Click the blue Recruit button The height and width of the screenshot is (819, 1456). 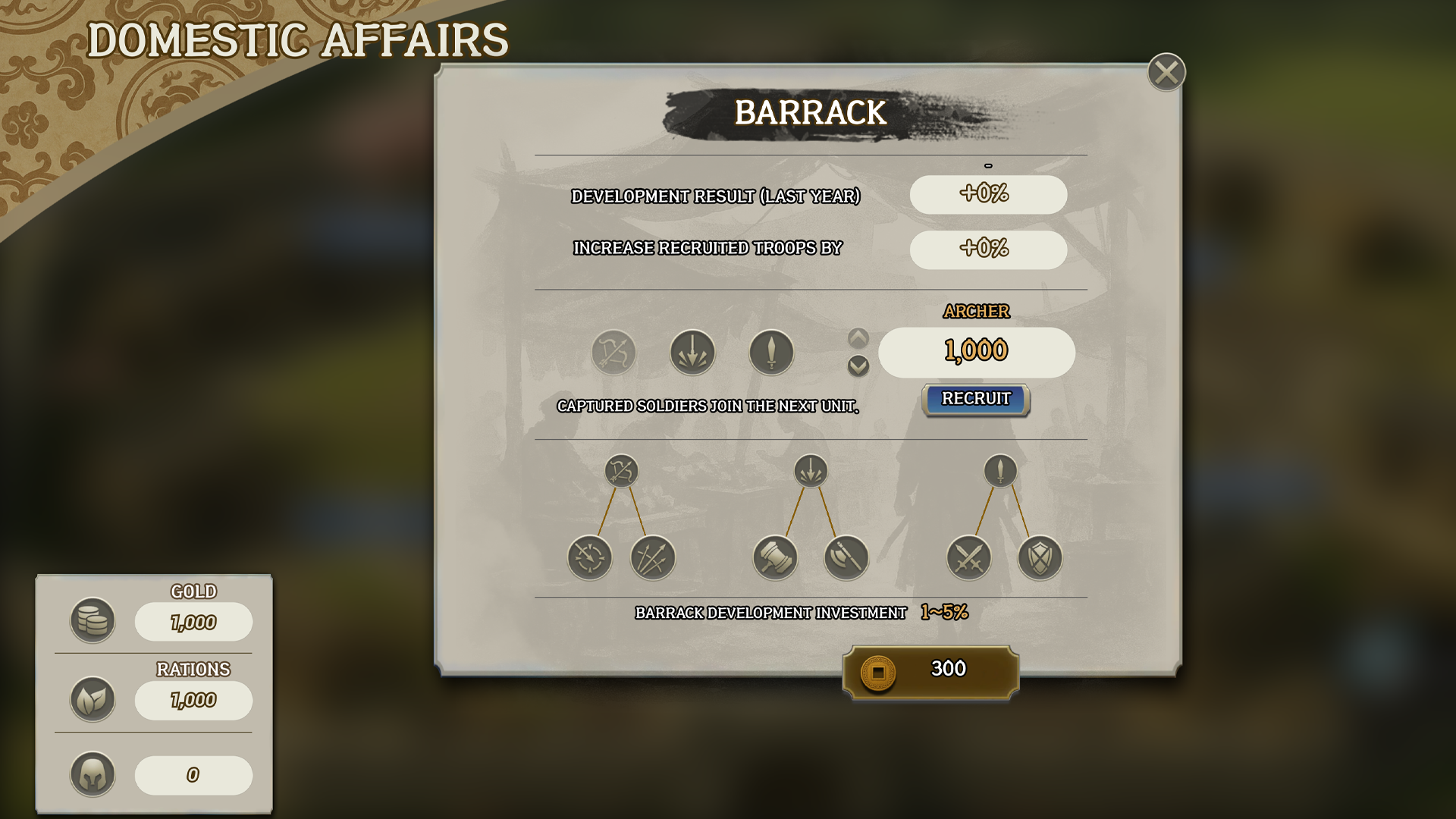(x=975, y=400)
